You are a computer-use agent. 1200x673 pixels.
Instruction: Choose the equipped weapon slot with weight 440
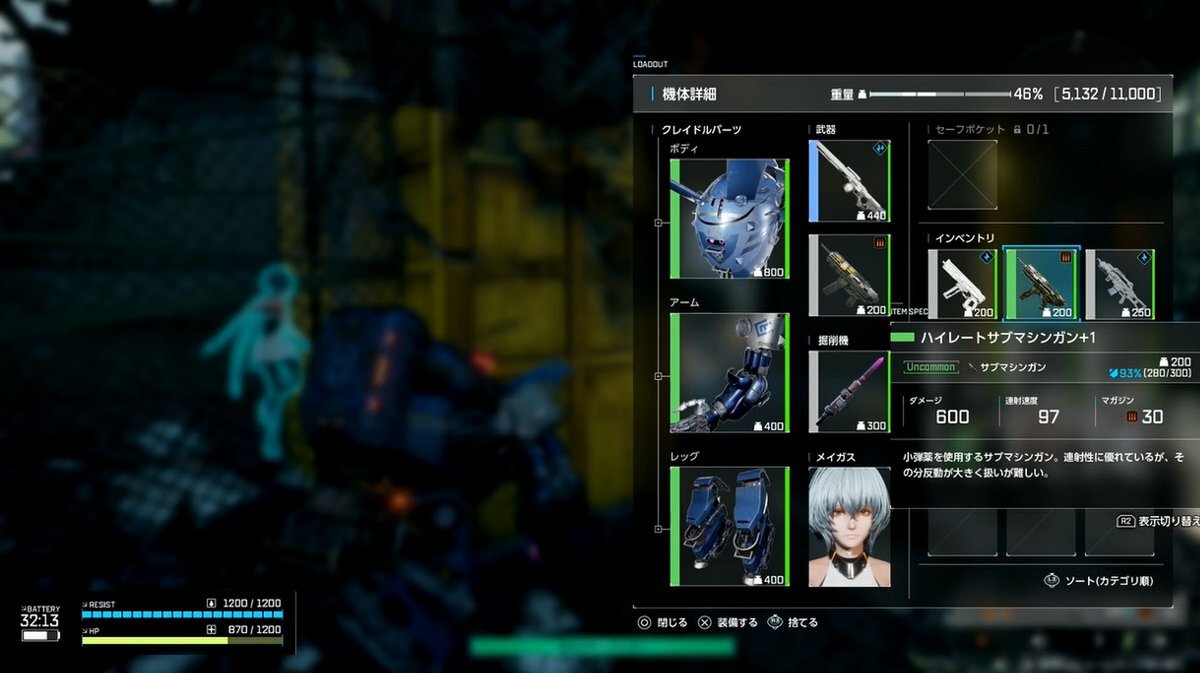pyautogui.click(x=849, y=181)
